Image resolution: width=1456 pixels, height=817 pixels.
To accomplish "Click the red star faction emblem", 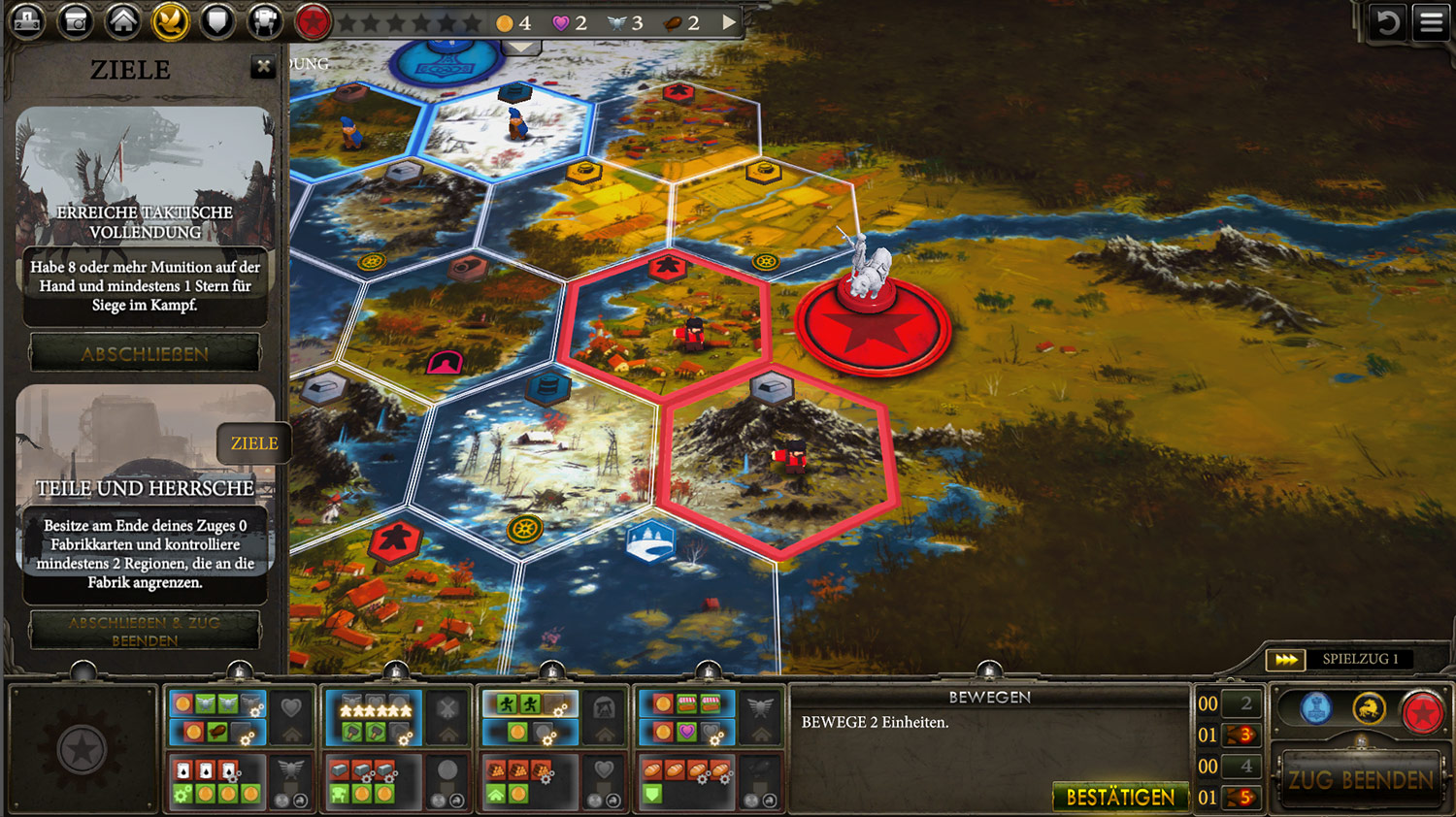I will coord(313,21).
